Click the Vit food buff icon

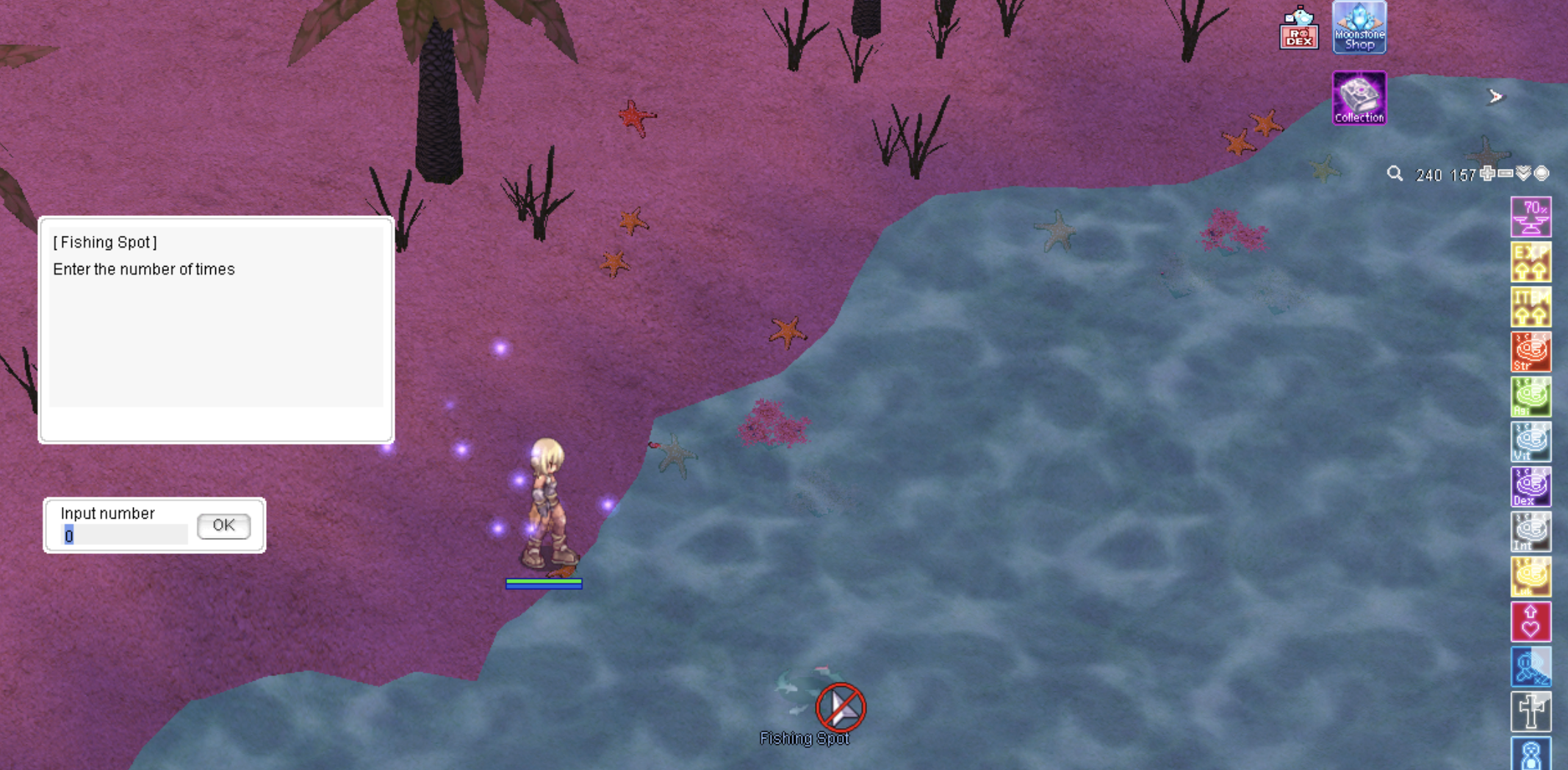(1531, 442)
